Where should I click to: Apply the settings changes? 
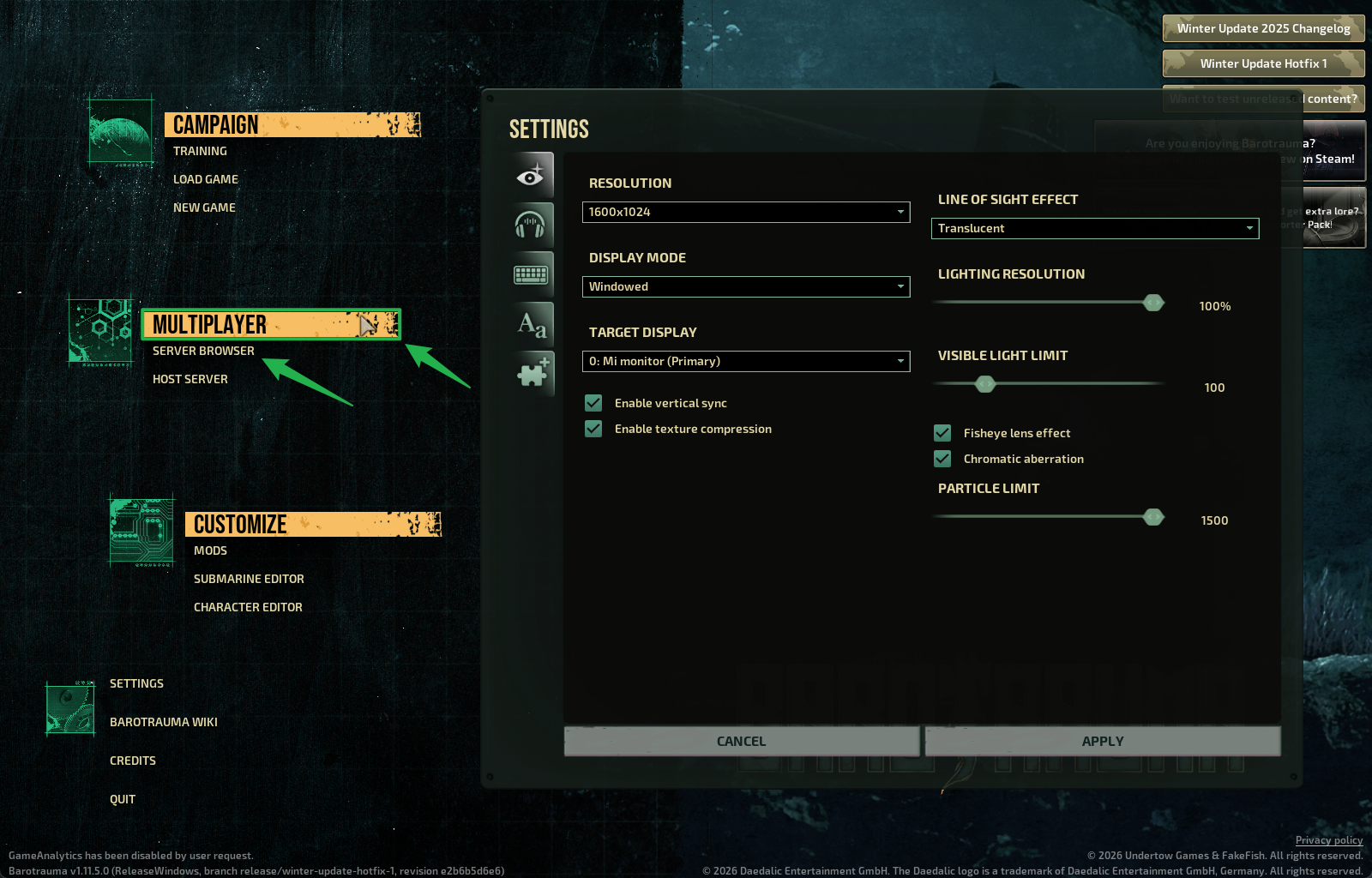1103,741
